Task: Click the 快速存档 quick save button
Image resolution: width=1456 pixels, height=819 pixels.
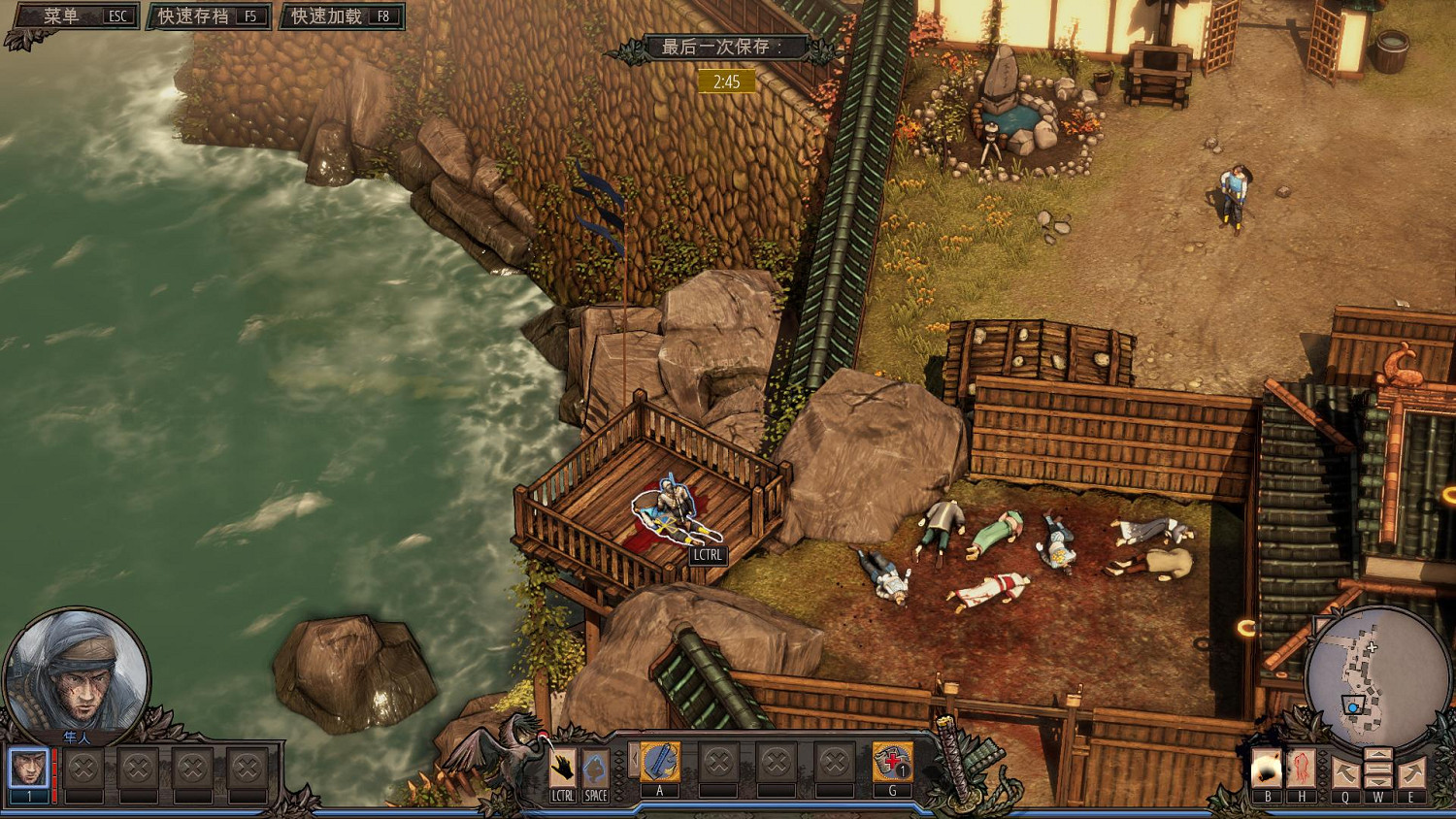Action: point(208,16)
